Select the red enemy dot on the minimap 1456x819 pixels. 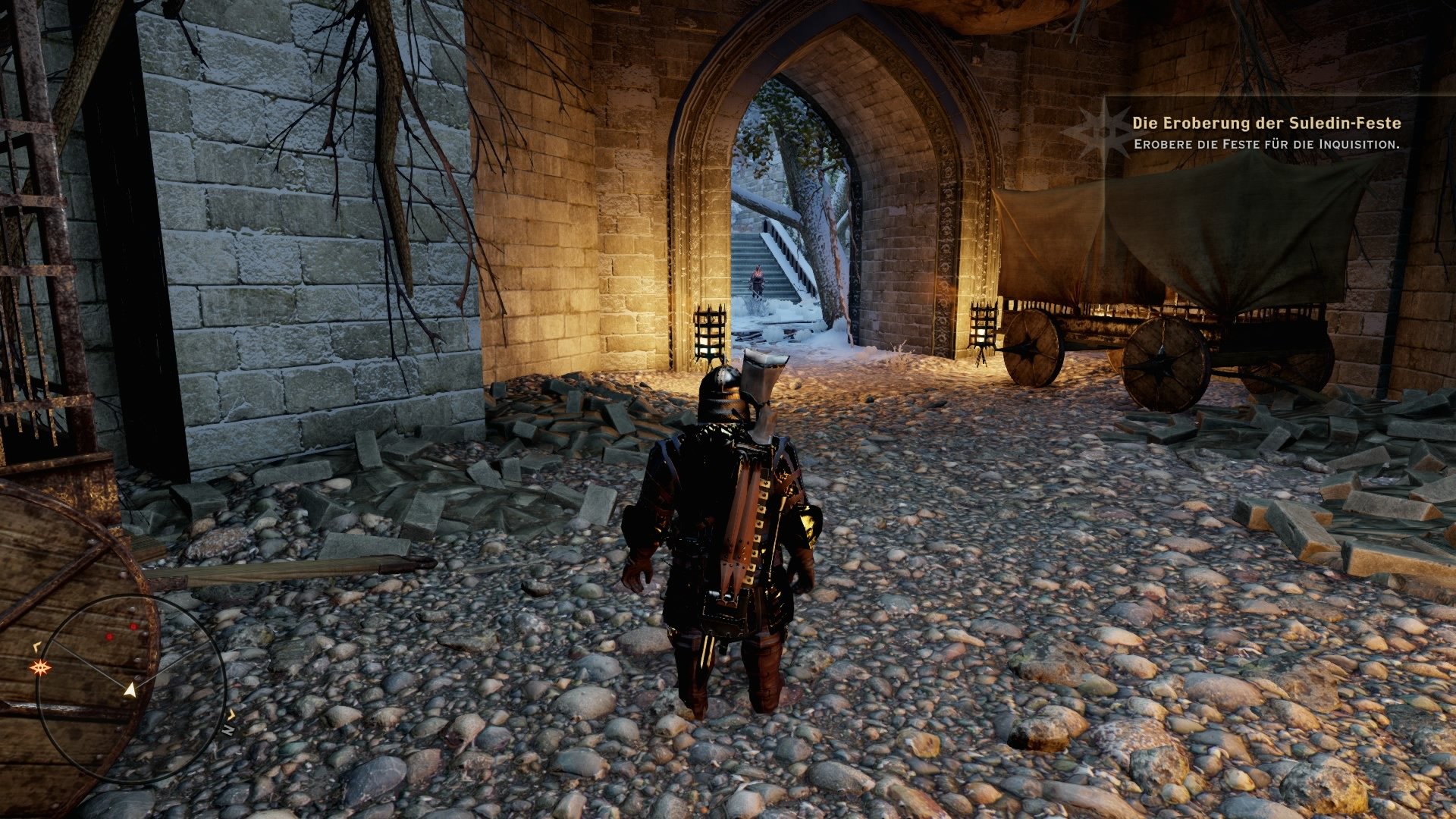coord(133,627)
